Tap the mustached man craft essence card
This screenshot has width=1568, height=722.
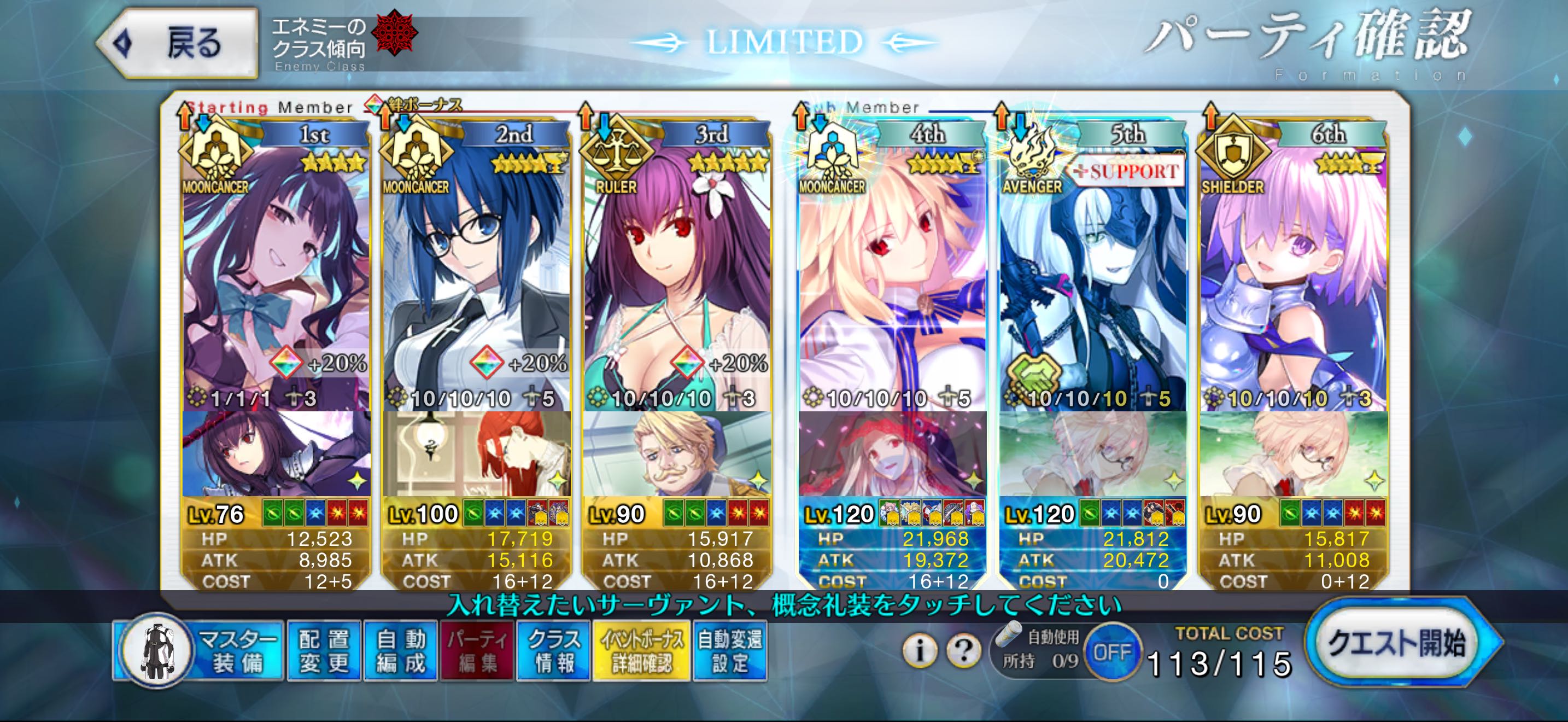coord(676,453)
